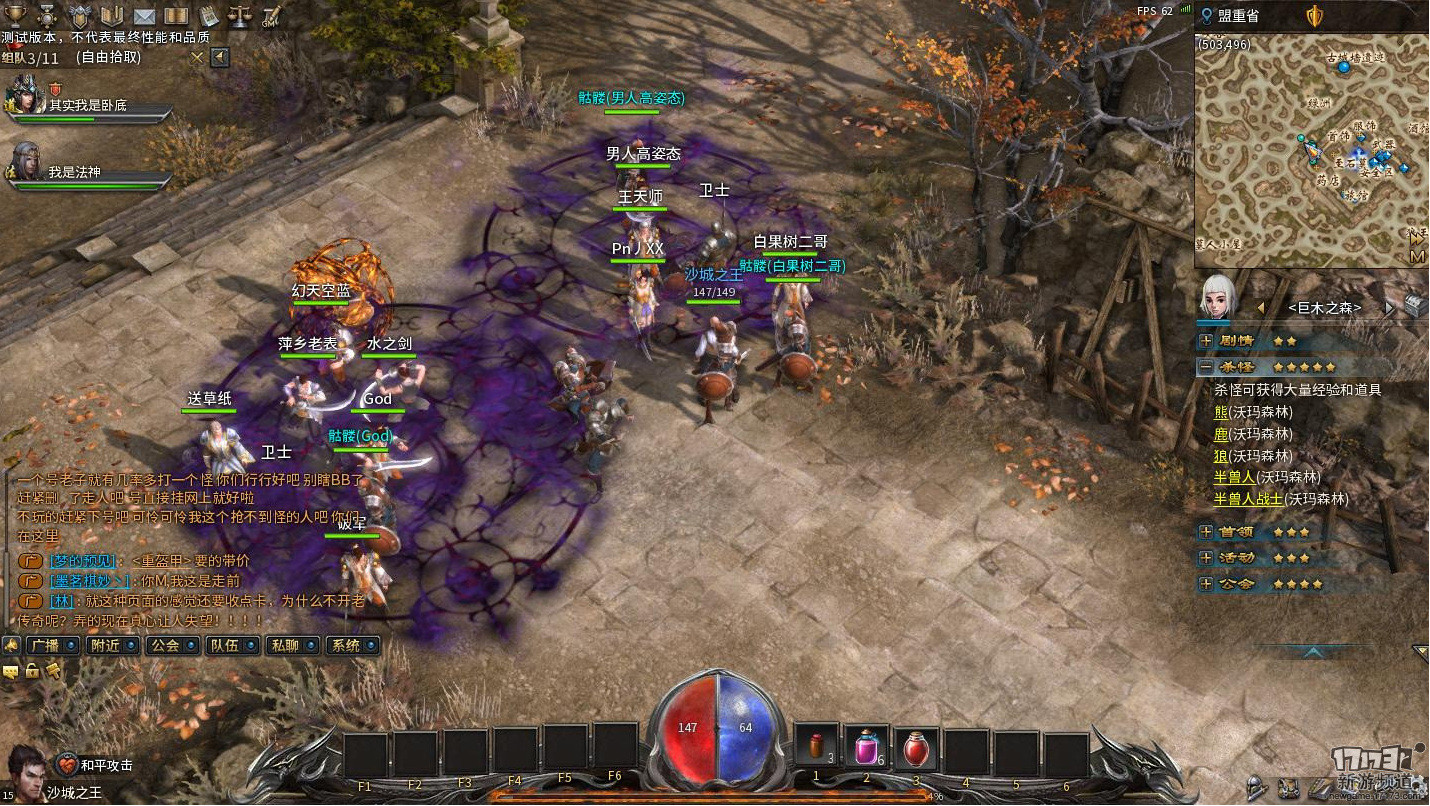1430x806 pixels.
Task: Open the envelope mail icon
Action: pos(144,15)
